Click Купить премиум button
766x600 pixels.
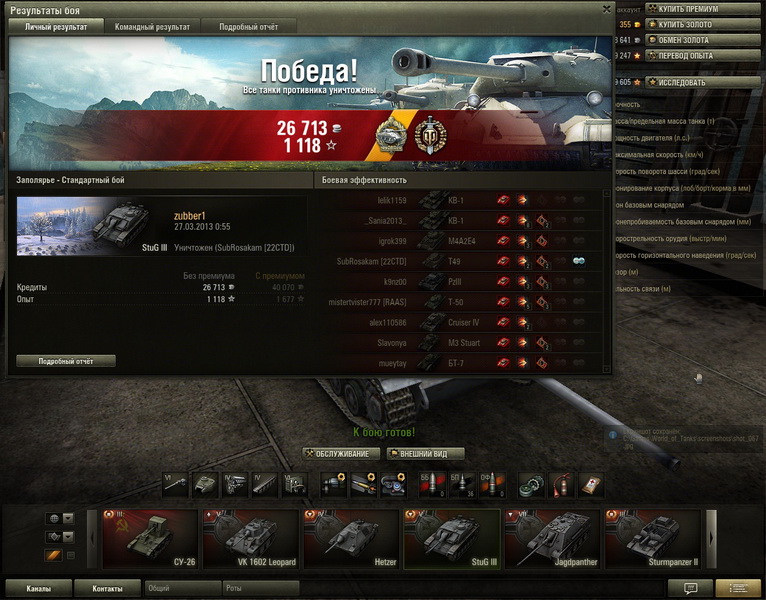(703, 9)
